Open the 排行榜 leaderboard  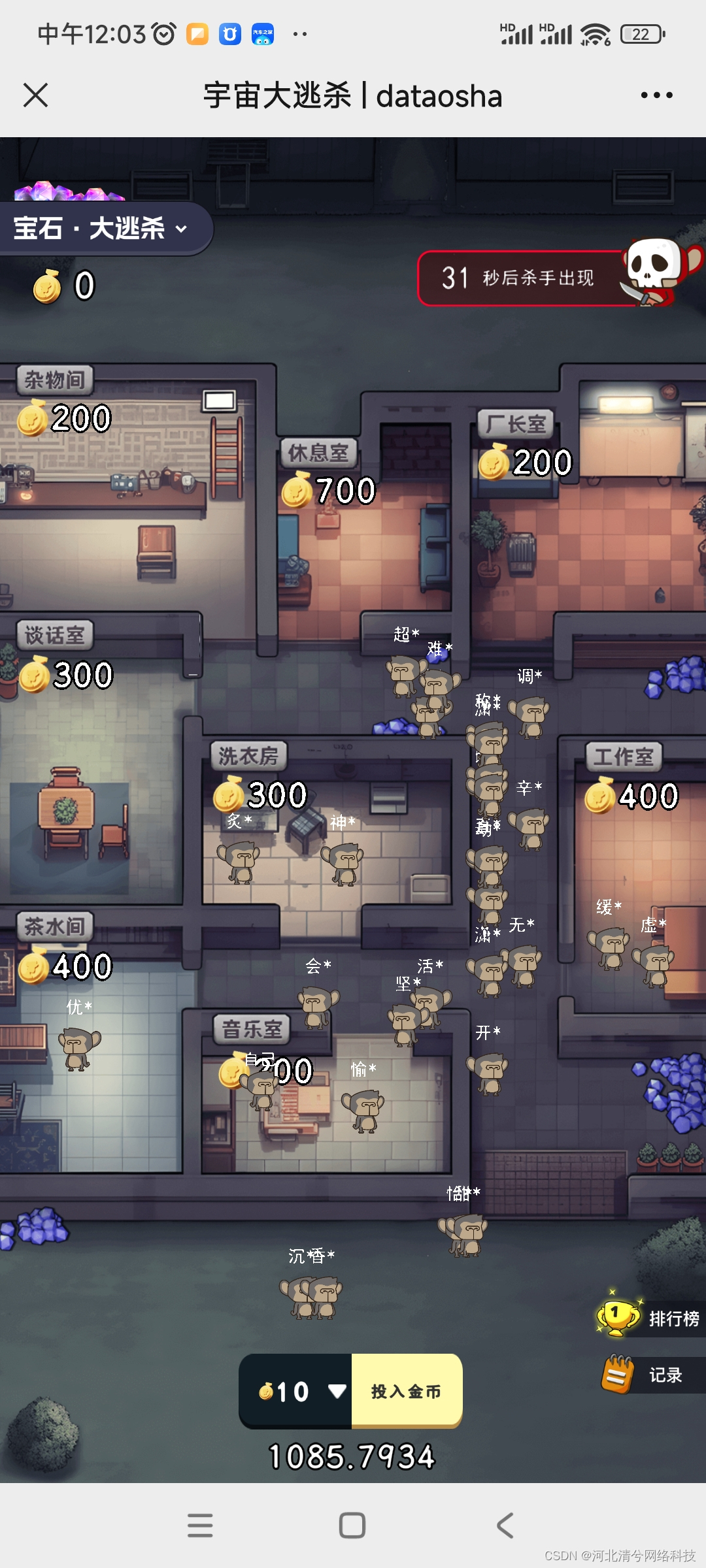650,1318
